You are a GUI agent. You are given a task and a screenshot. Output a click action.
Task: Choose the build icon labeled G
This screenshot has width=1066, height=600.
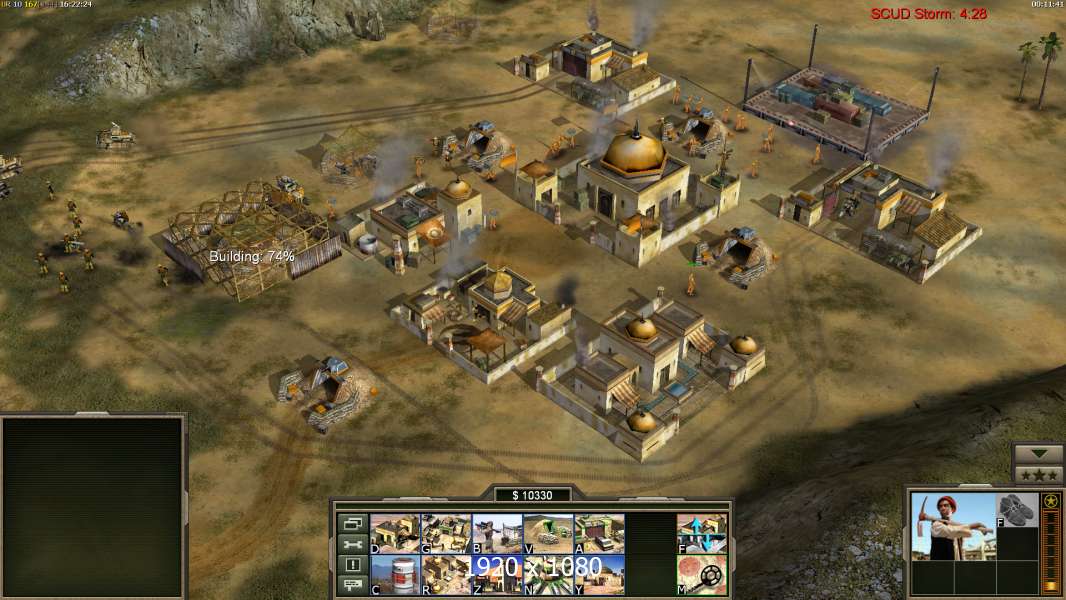(x=446, y=534)
